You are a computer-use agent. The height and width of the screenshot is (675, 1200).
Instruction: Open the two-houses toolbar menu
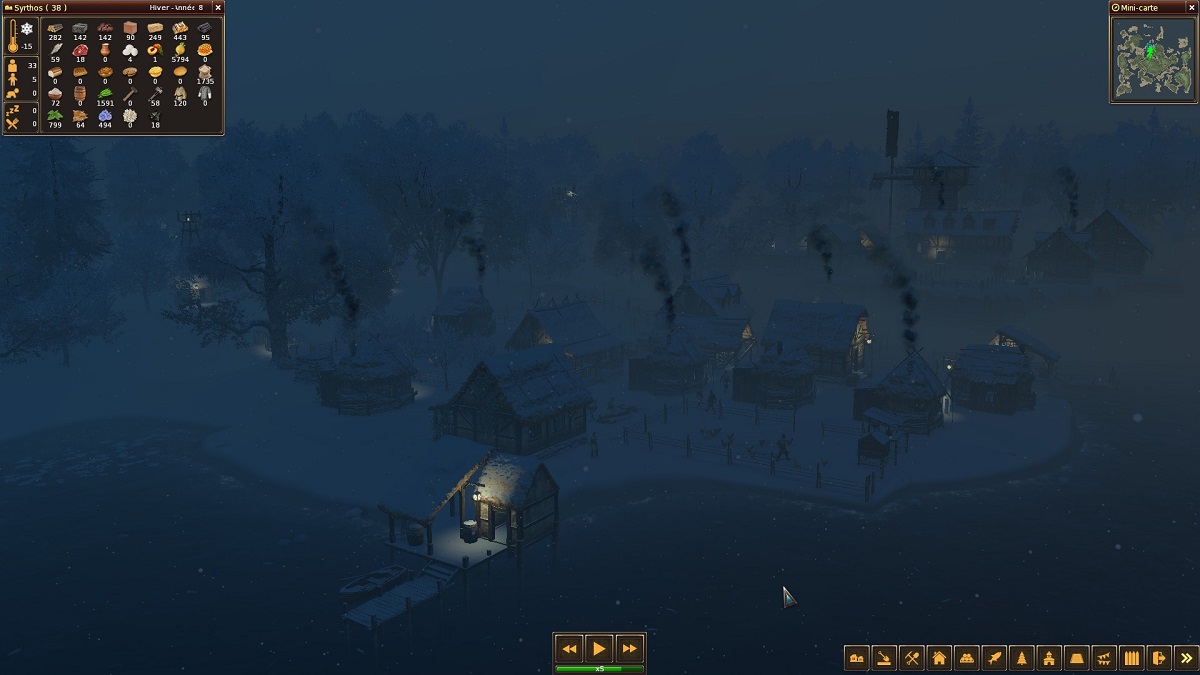click(857, 658)
